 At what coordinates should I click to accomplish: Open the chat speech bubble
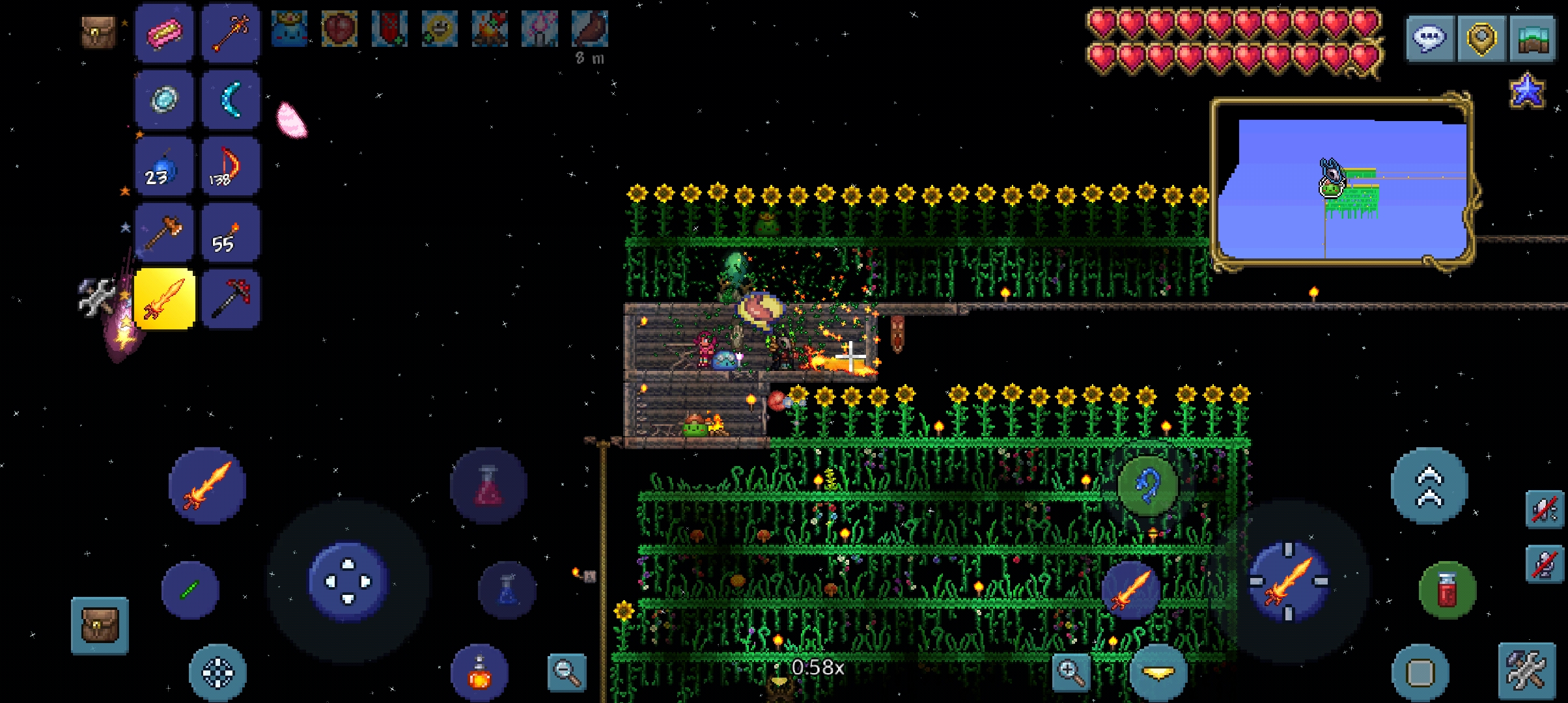pyautogui.click(x=1431, y=38)
